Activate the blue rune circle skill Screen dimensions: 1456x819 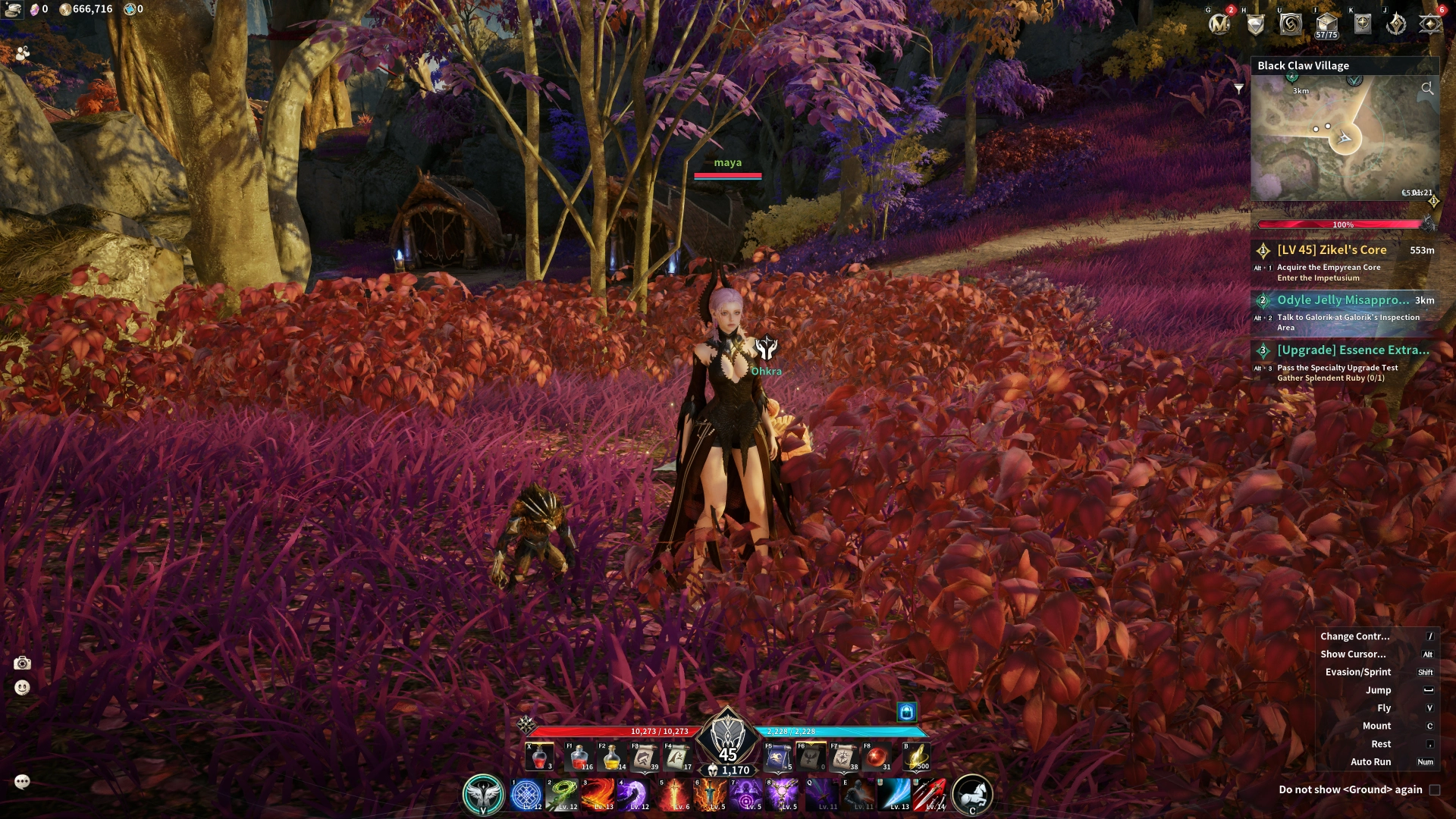pos(526,795)
